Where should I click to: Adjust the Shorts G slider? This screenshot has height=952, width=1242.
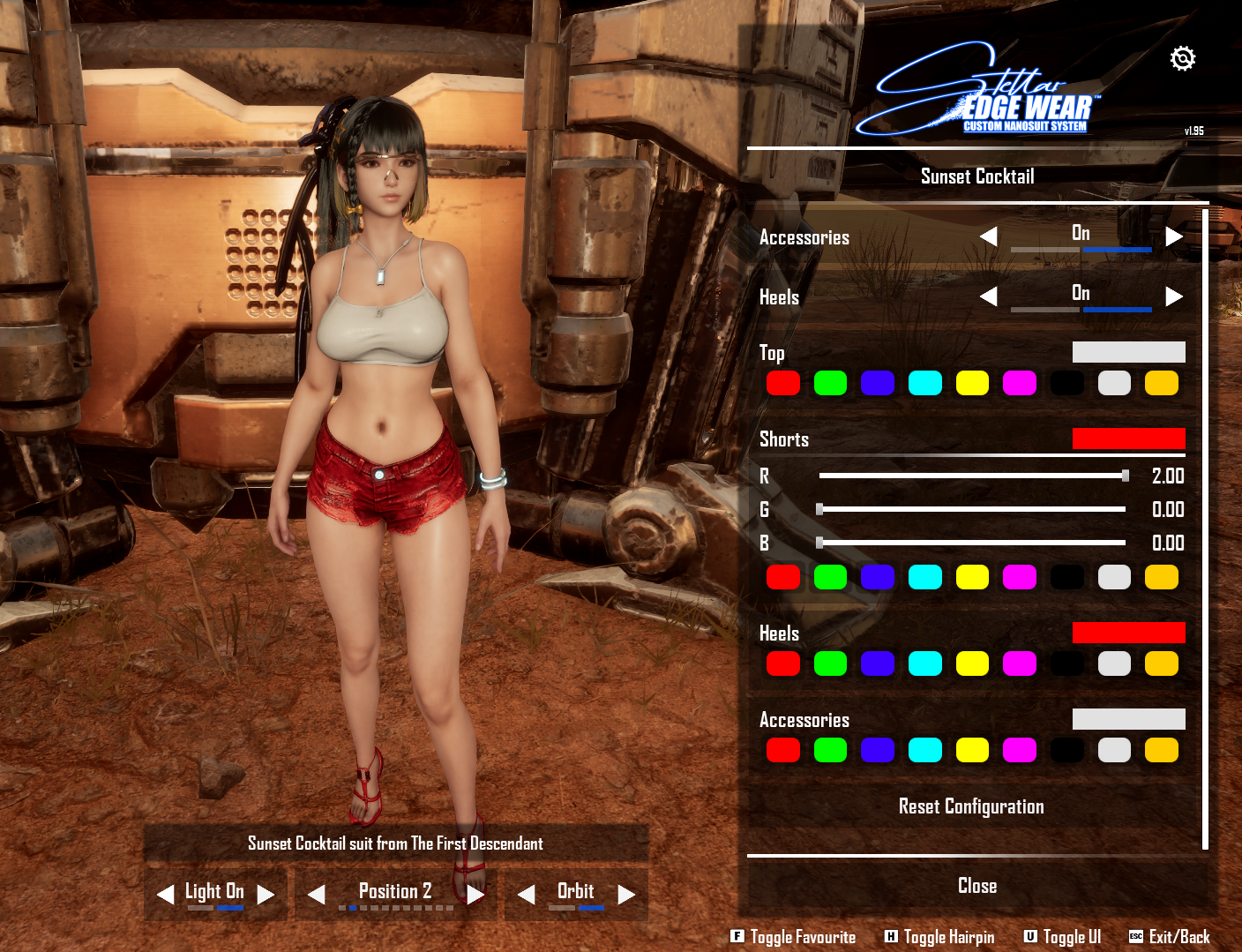[820, 509]
